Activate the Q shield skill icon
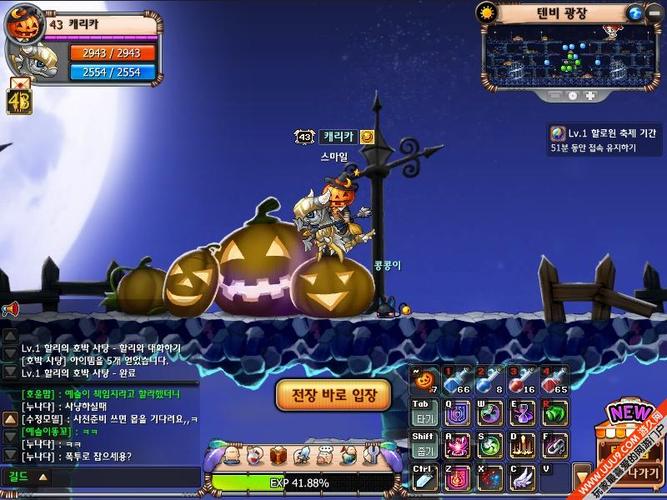The height and width of the screenshot is (500, 667). coord(456,412)
